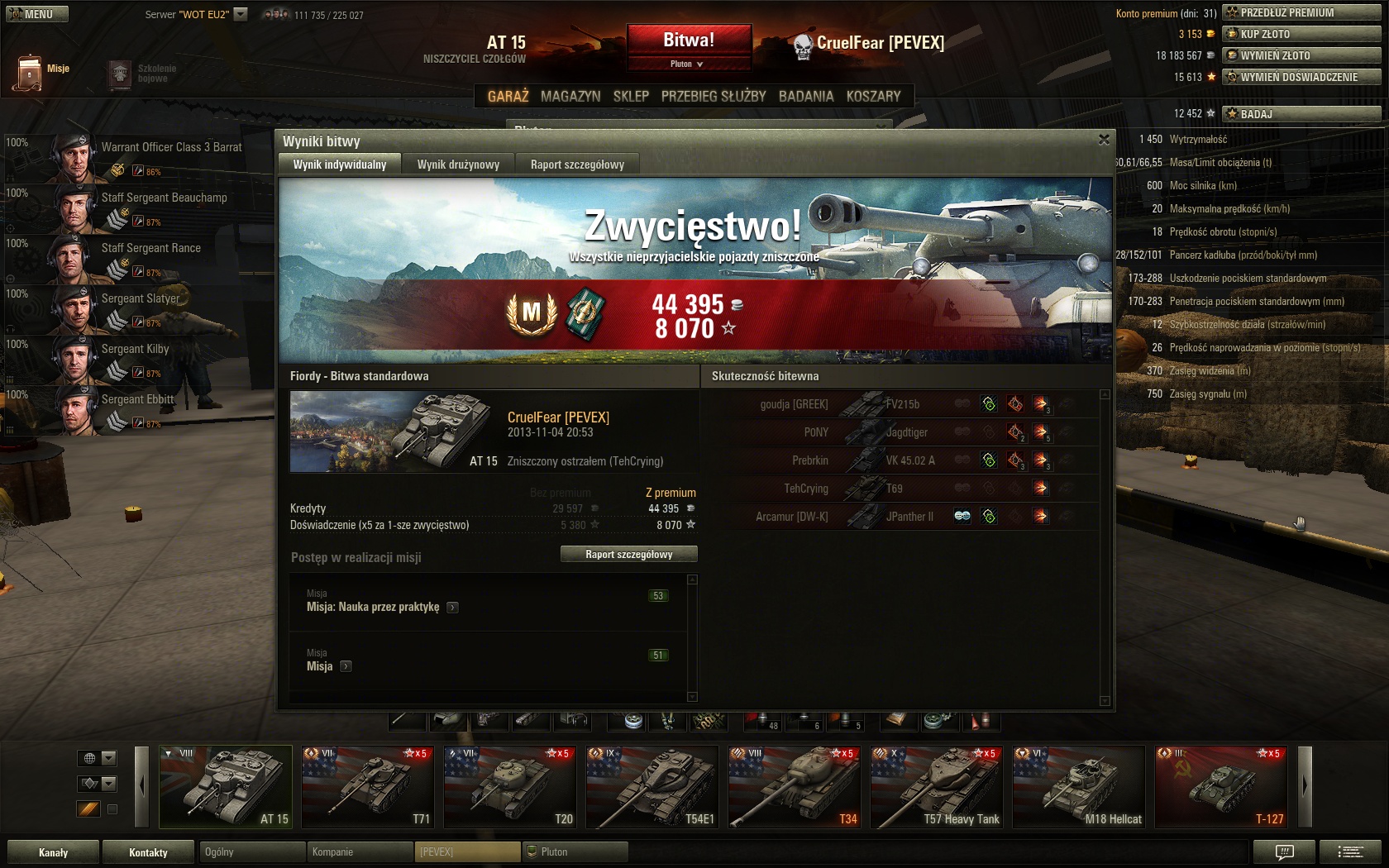Open the MENU button
Screen dimensions: 1389x868
click(37, 14)
